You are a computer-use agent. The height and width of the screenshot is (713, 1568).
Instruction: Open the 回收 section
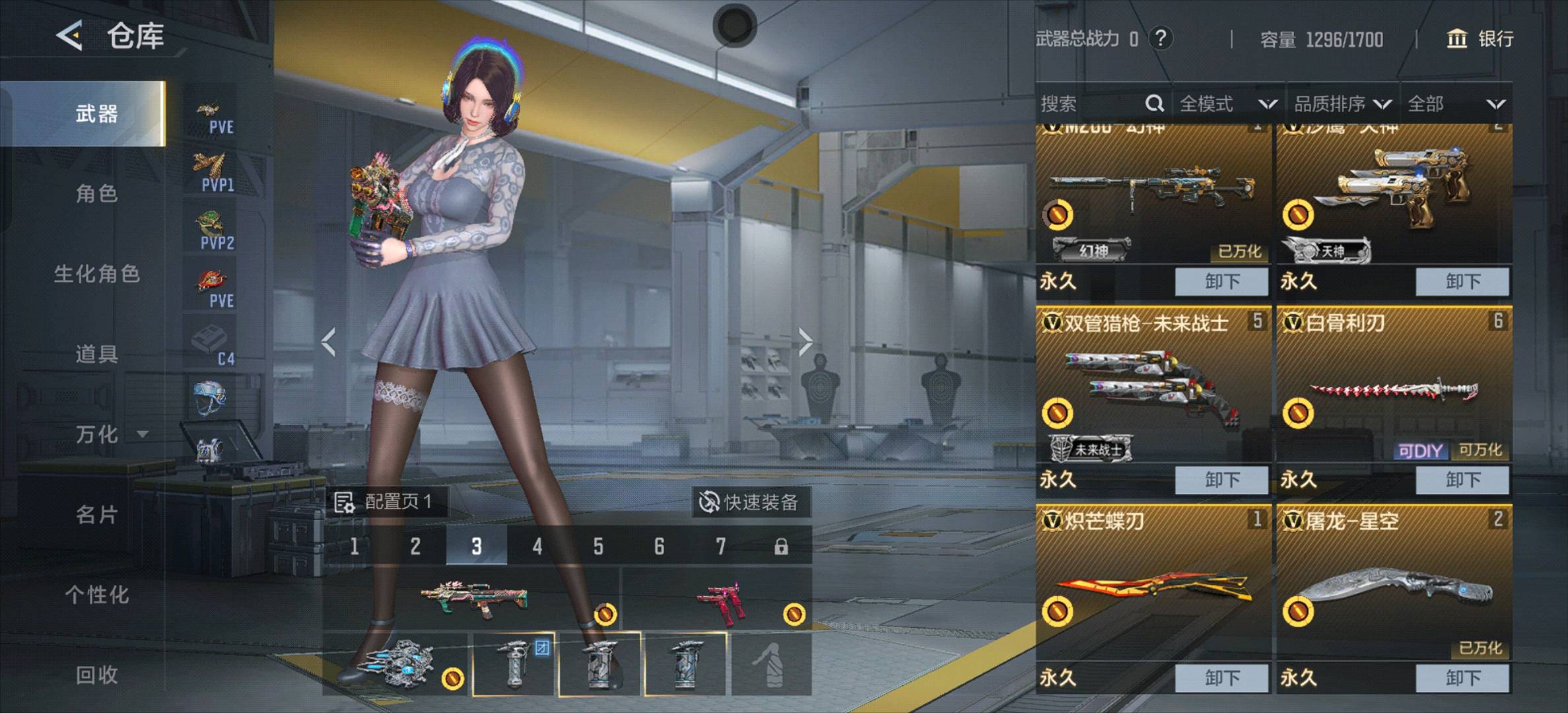pyautogui.click(x=96, y=675)
